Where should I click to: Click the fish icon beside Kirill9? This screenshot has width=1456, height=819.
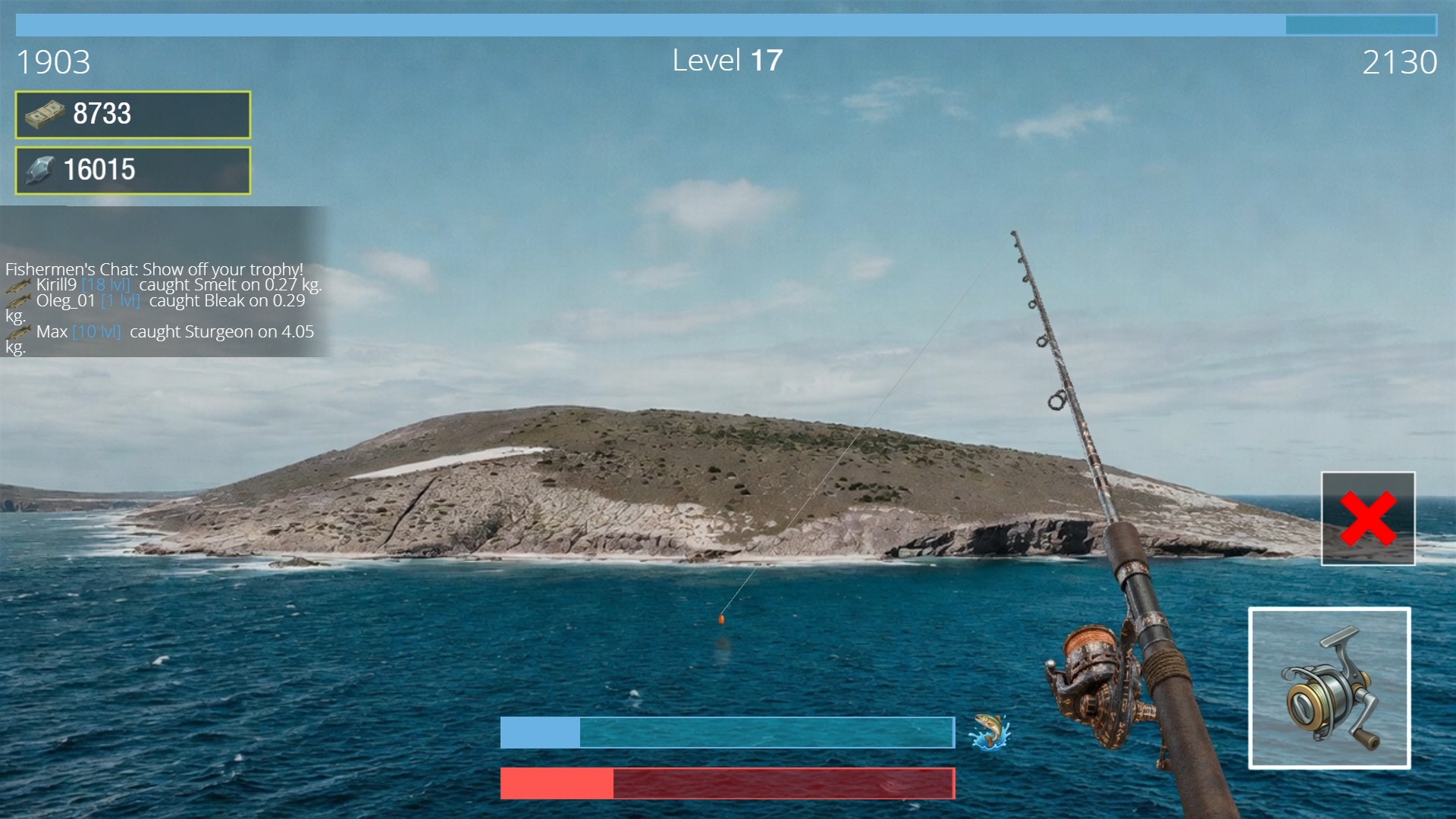(x=18, y=286)
